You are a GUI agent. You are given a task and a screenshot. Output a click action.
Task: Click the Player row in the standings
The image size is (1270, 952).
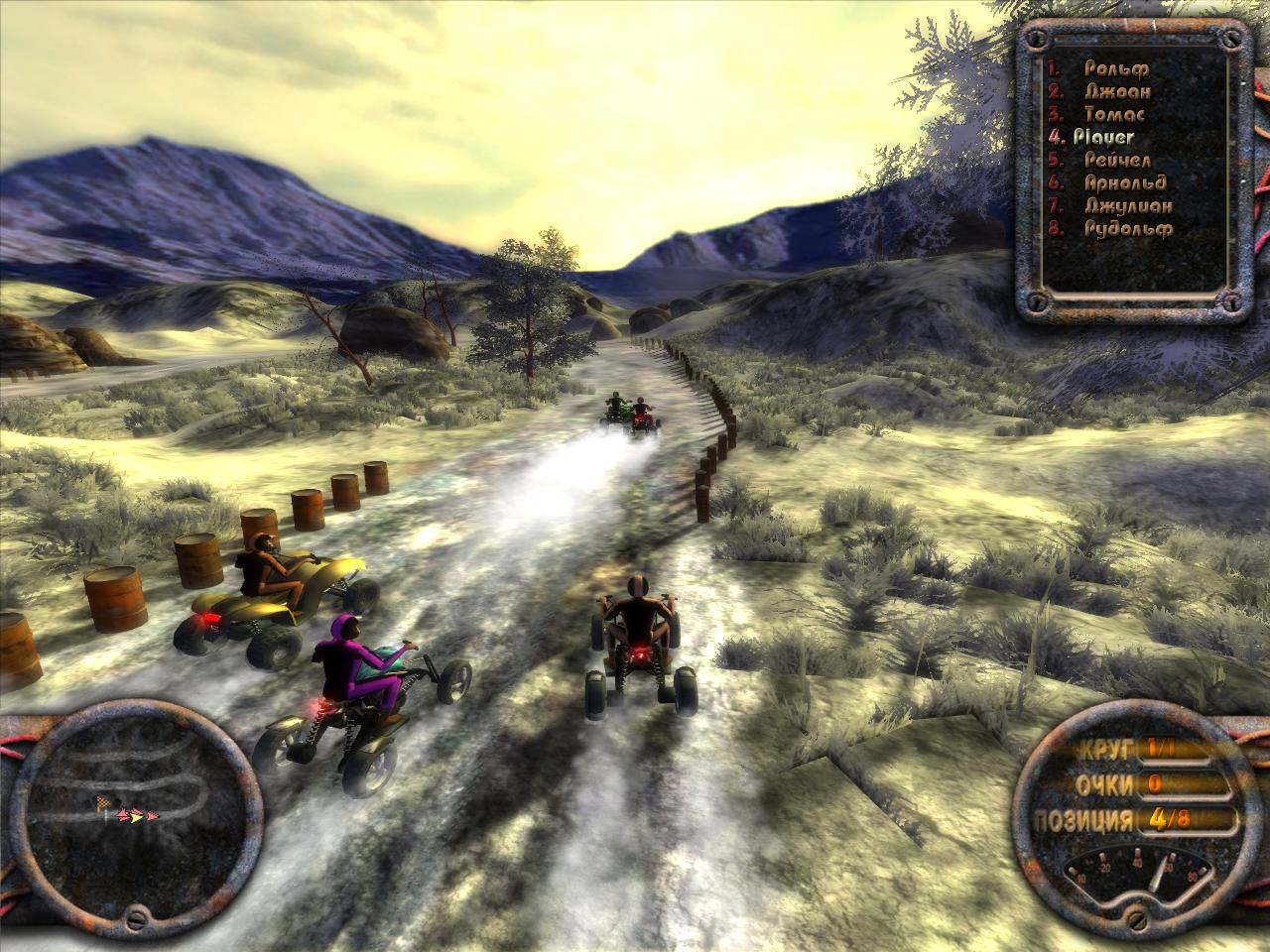1103,137
